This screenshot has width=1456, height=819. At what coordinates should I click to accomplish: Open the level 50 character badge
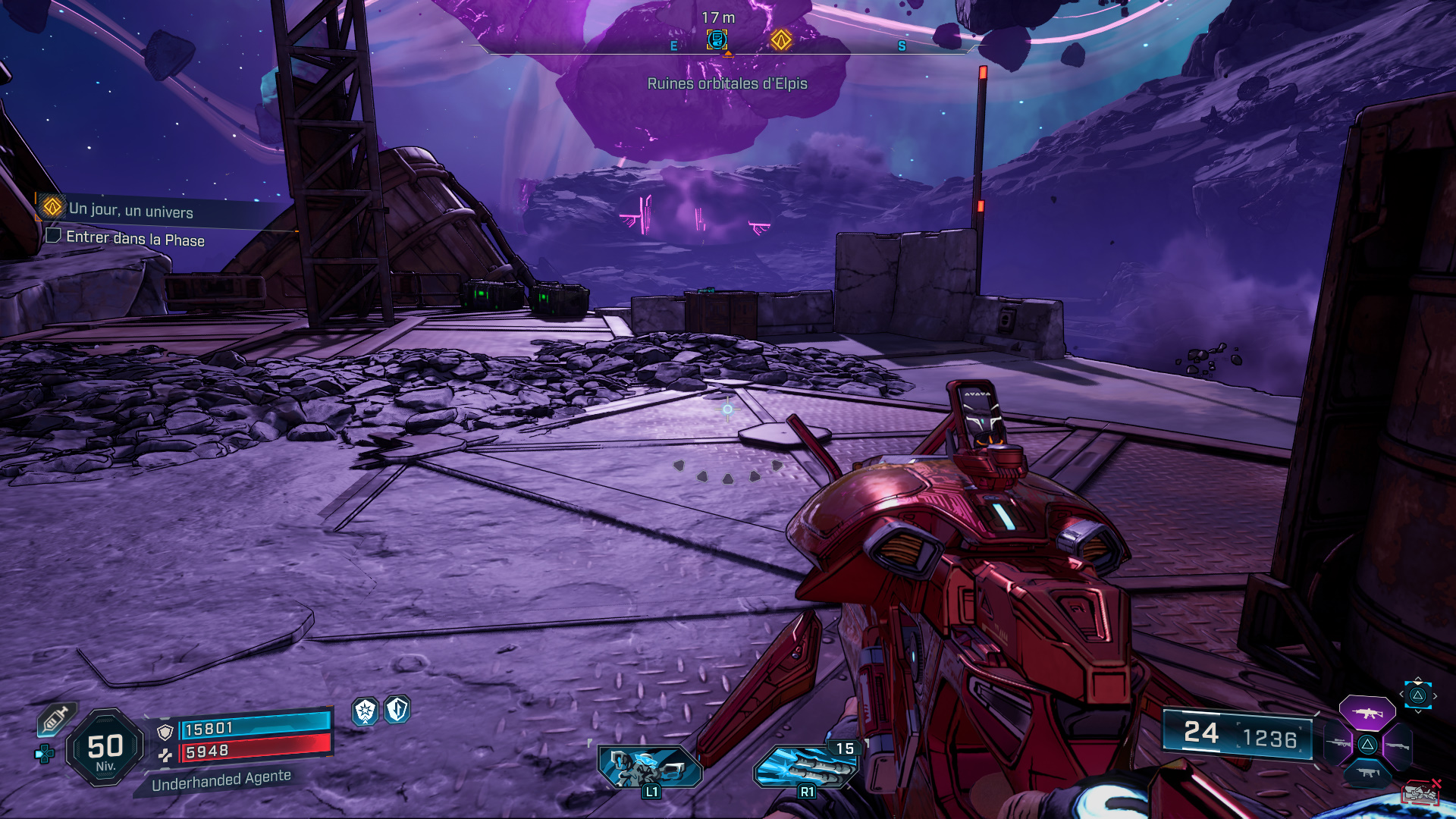click(105, 748)
